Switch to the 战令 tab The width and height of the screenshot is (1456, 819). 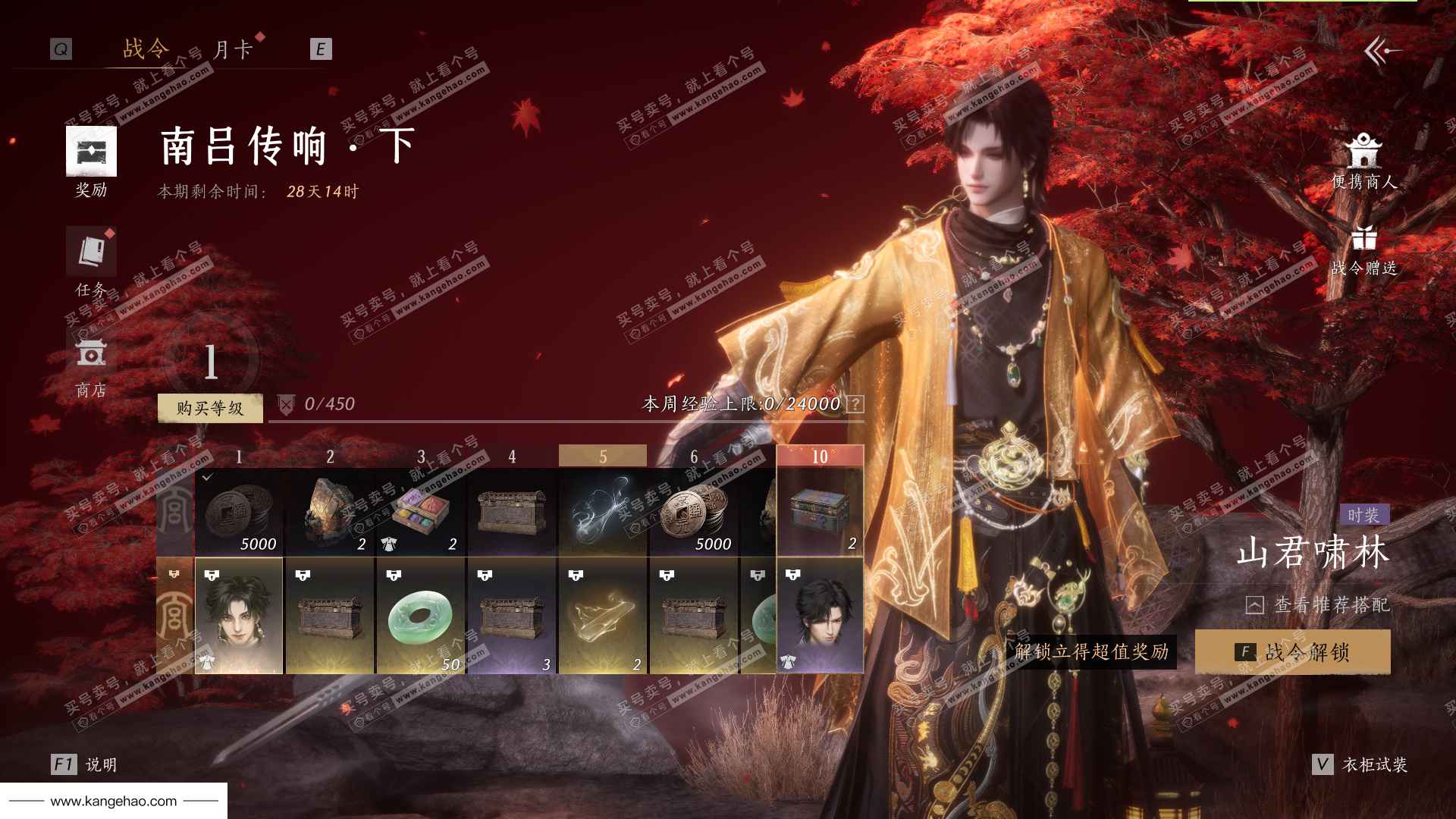[146, 49]
